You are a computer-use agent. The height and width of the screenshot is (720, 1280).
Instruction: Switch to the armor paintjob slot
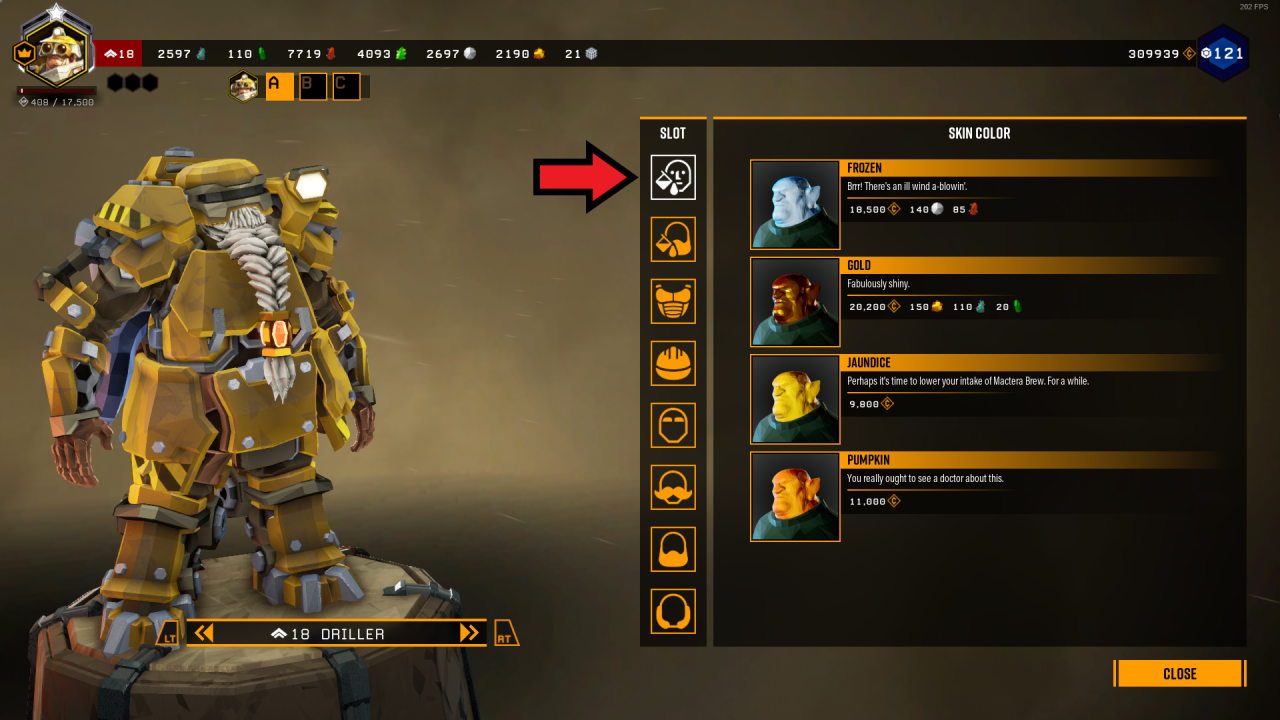(x=673, y=239)
